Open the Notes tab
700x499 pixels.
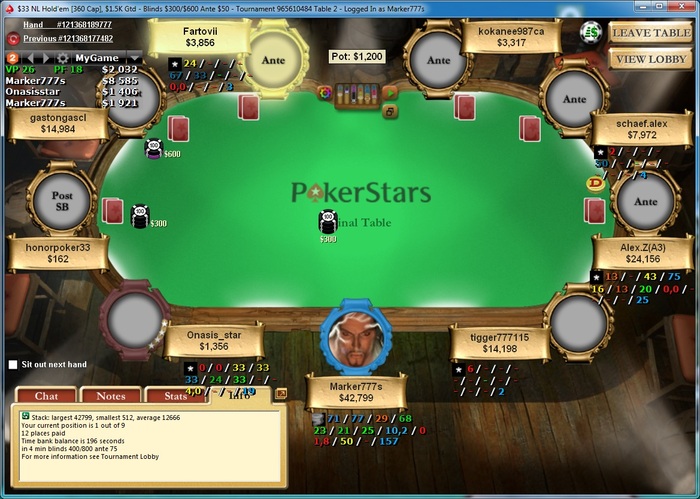tap(110, 397)
